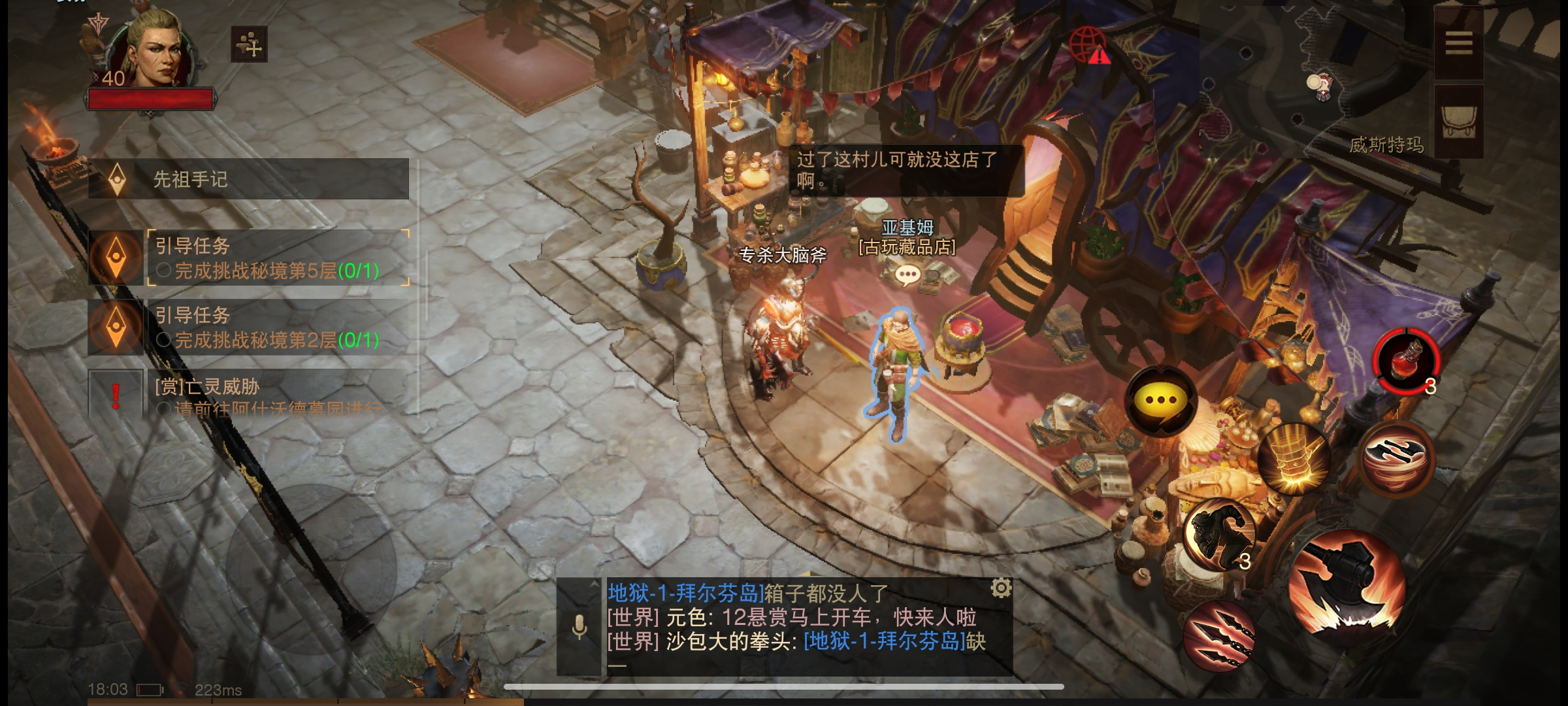Select the 完成挑战秘境第2层 guide quest
Screen dimensions: 1568x706
click(274, 328)
